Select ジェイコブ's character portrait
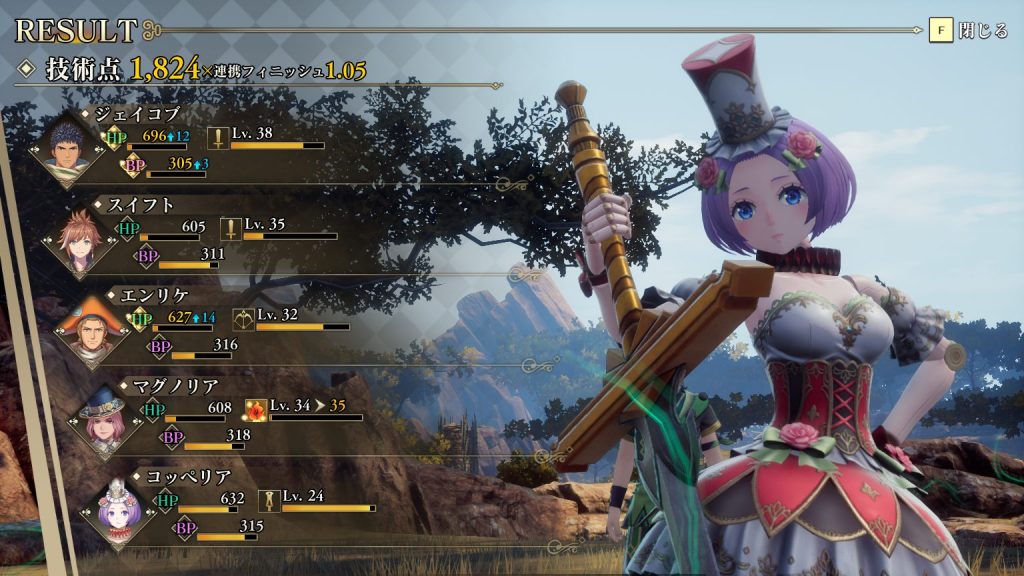This screenshot has width=1024, height=576. pos(68,149)
